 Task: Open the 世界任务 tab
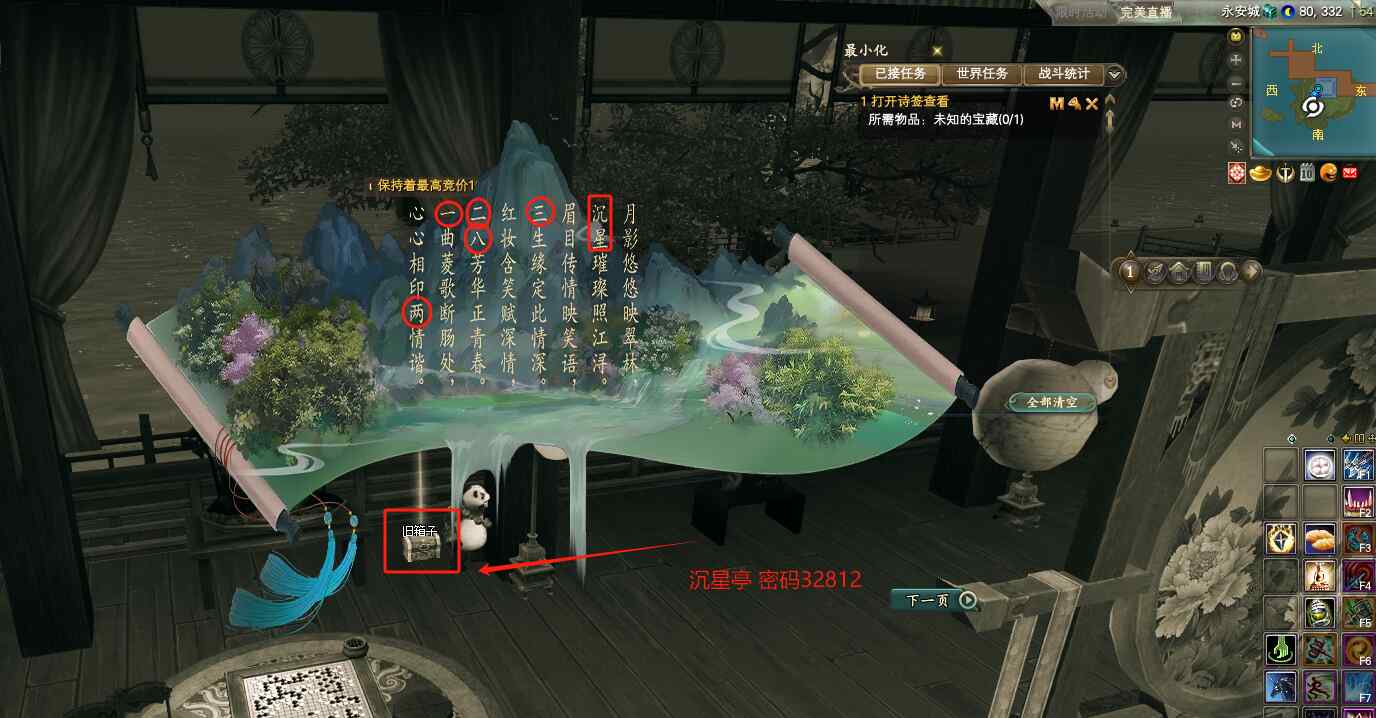coord(981,74)
